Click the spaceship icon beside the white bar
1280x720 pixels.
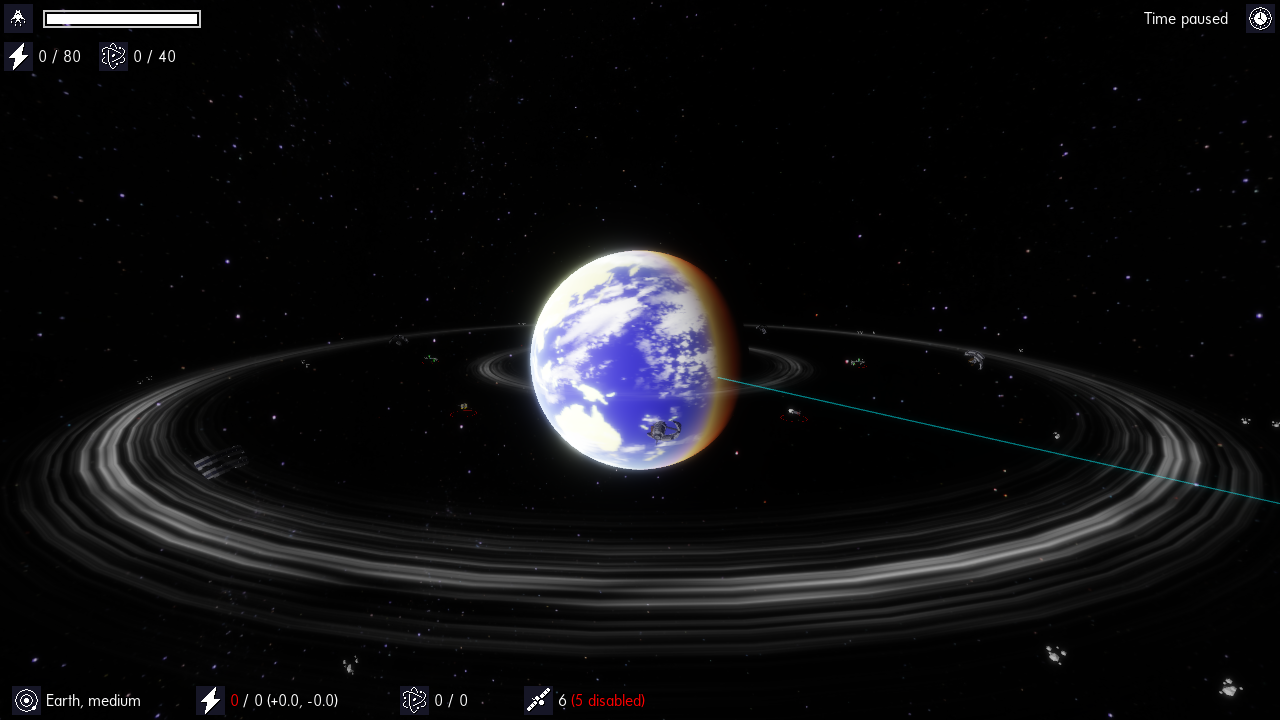point(18,18)
